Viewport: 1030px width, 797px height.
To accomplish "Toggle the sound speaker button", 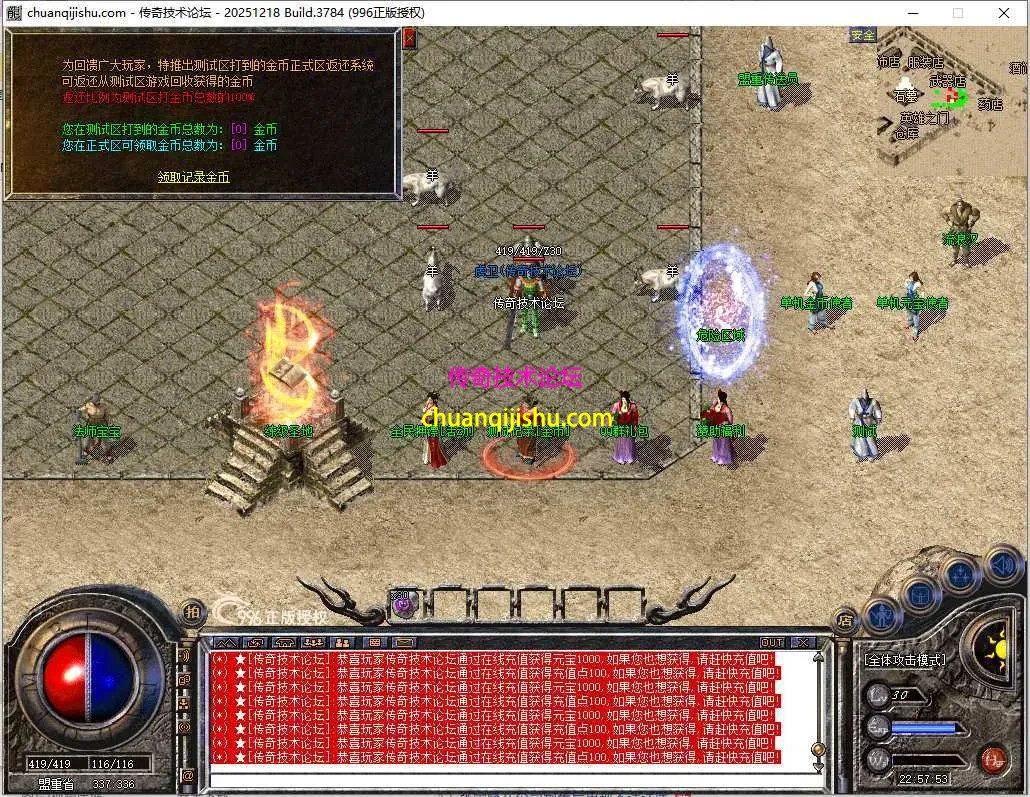I will (1002, 564).
